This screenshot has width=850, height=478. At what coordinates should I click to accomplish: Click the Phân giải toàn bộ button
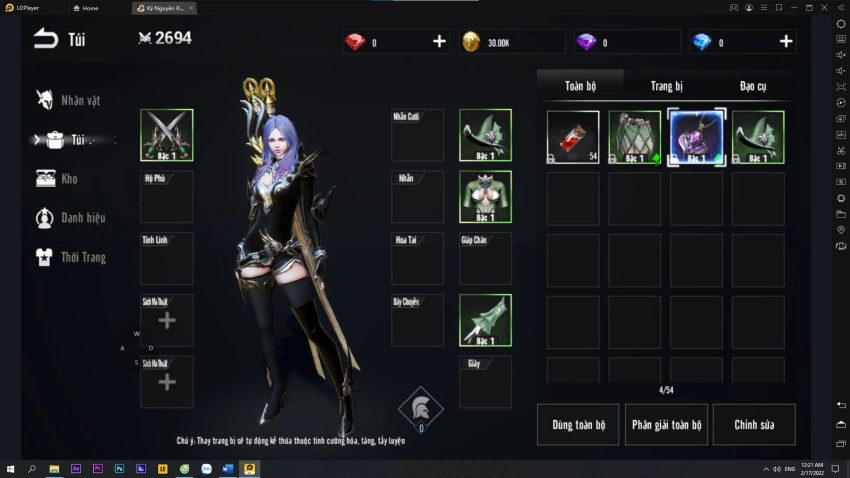666,425
